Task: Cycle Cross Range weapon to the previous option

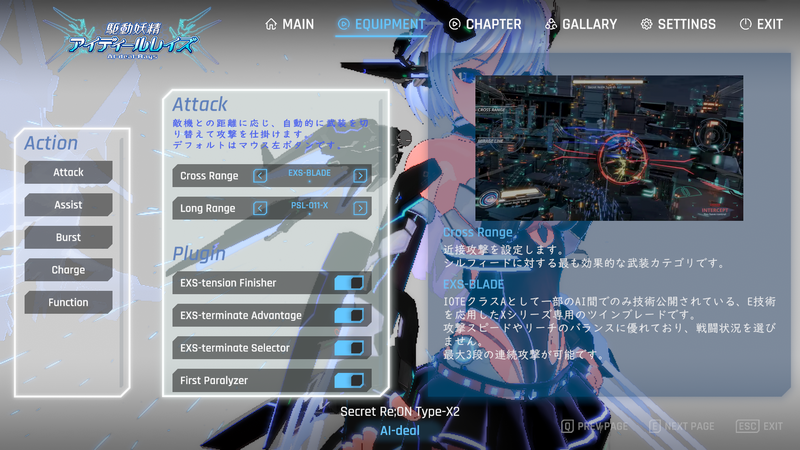Action: tap(260, 176)
